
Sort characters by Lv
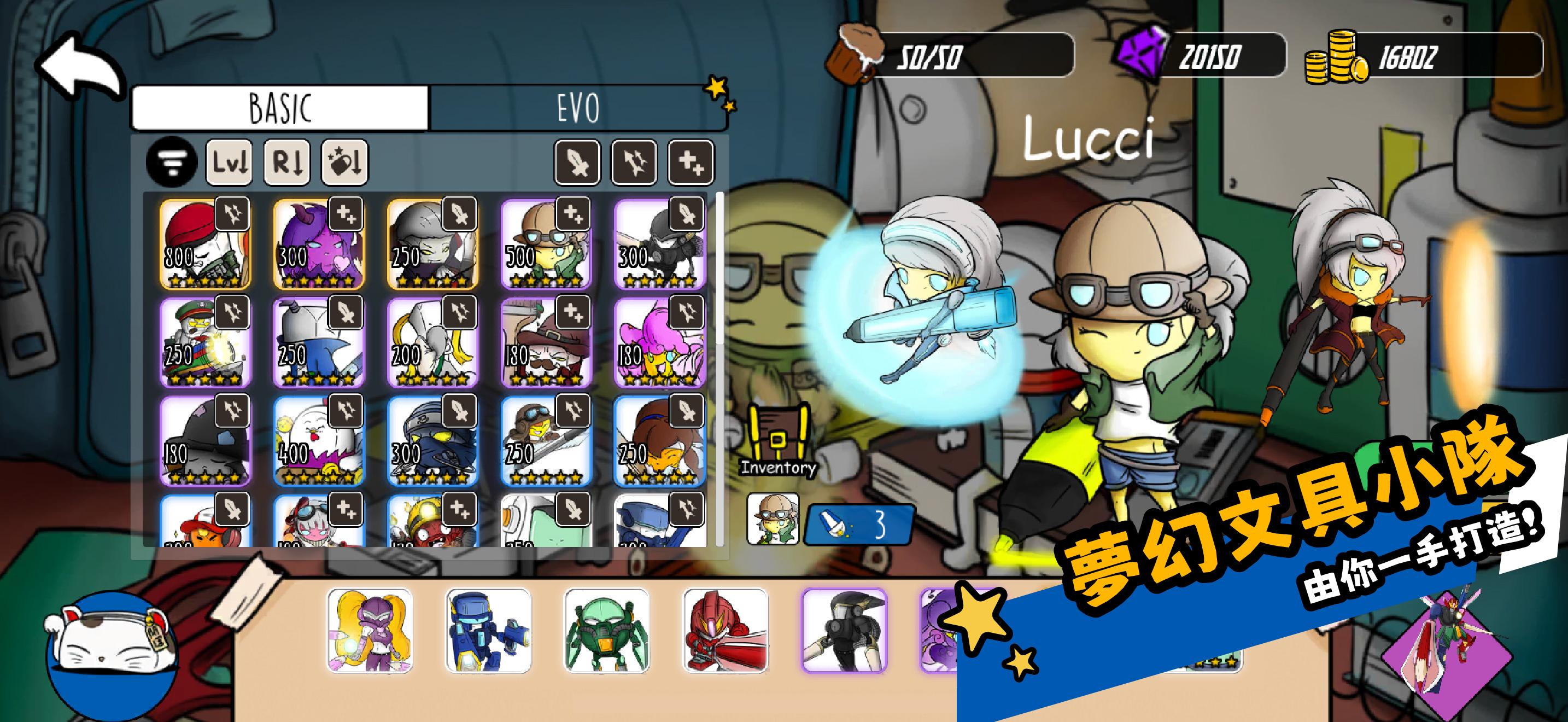tap(229, 162)
